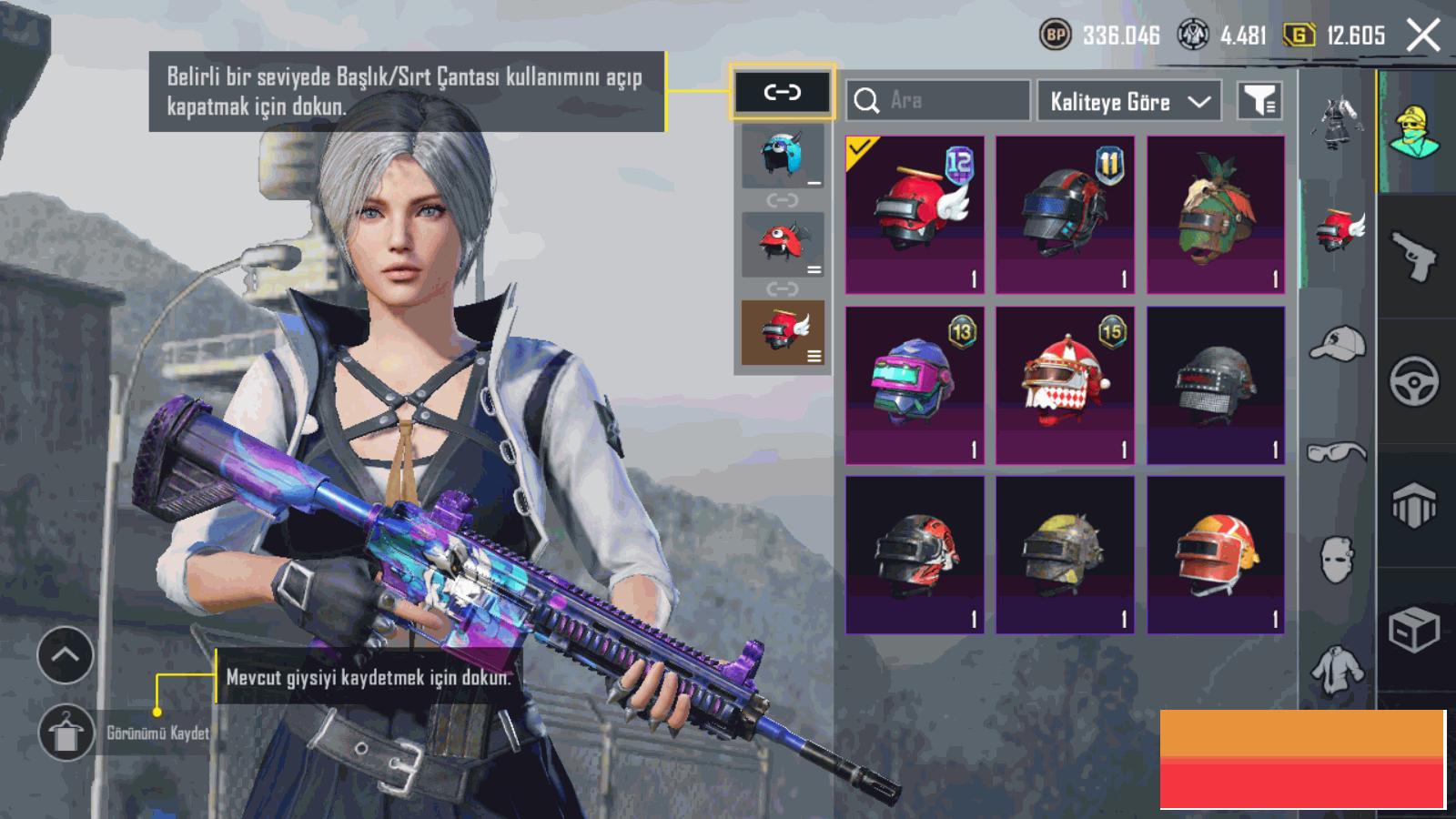Open the filter funnel button
1456x819 pixels.
1259,100
